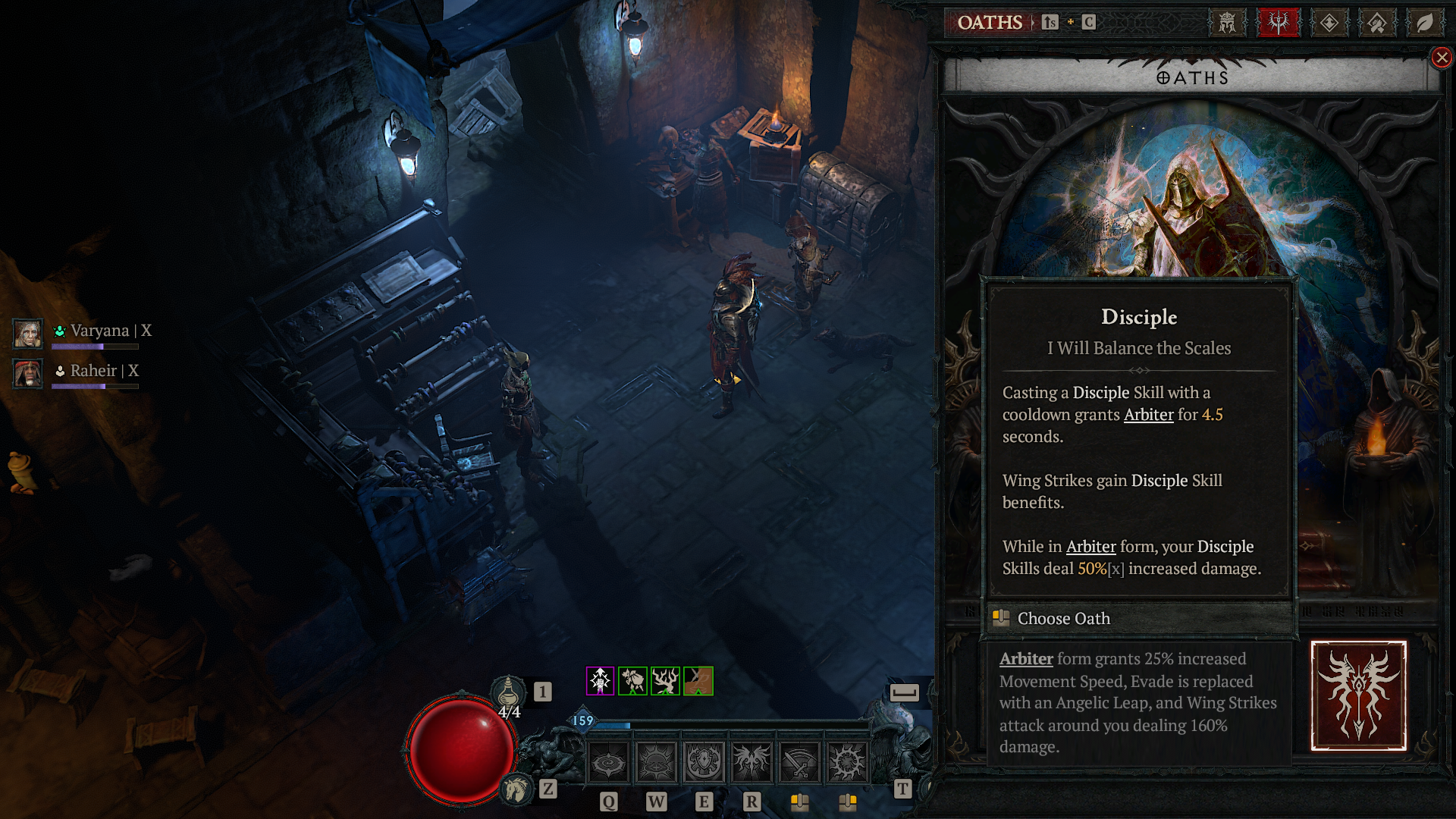
Task: Activate the flaming shield skill slot
Action: pos(704,762)
